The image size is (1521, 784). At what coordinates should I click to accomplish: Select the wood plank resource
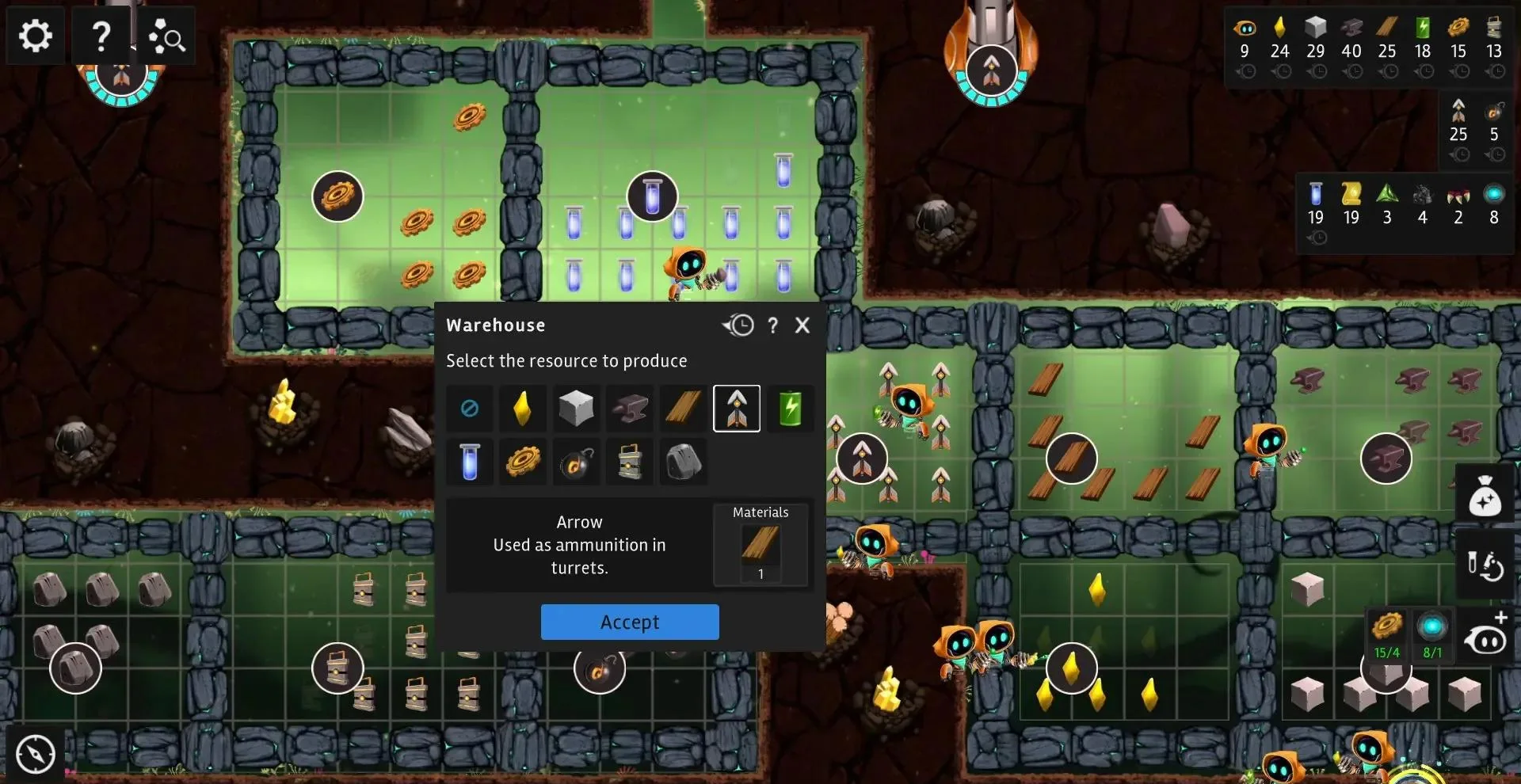[683, 409]
